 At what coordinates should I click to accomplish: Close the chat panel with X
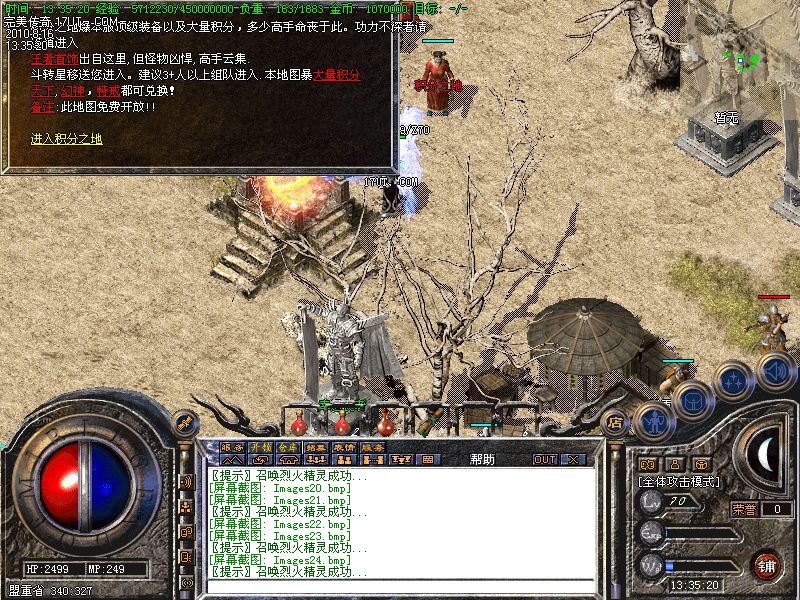(573, 460)
